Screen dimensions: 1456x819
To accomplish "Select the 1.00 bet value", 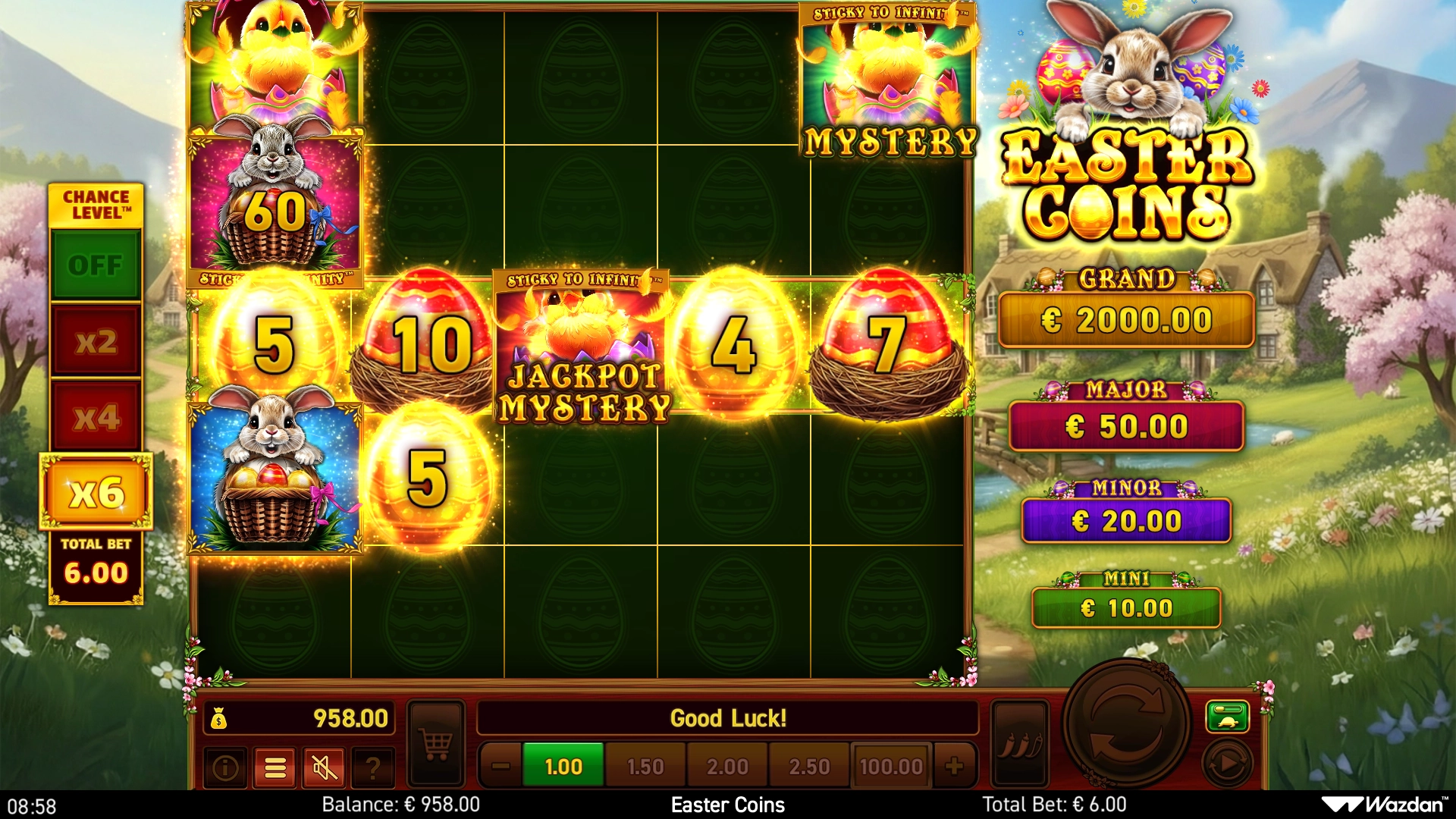I will click(563, 767).
